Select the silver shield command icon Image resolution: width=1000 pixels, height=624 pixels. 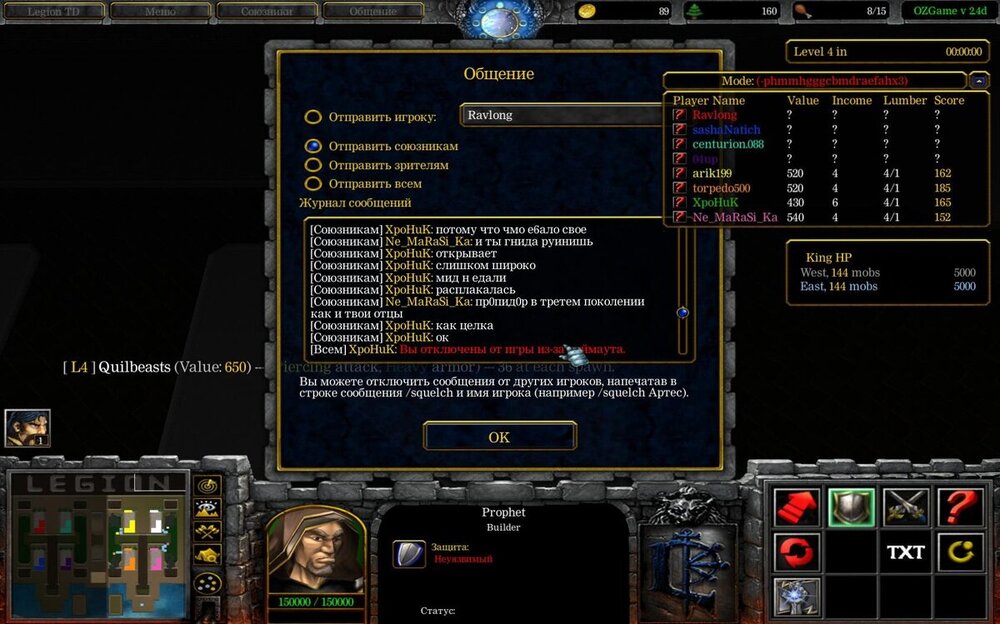click(x=851, y=507)
